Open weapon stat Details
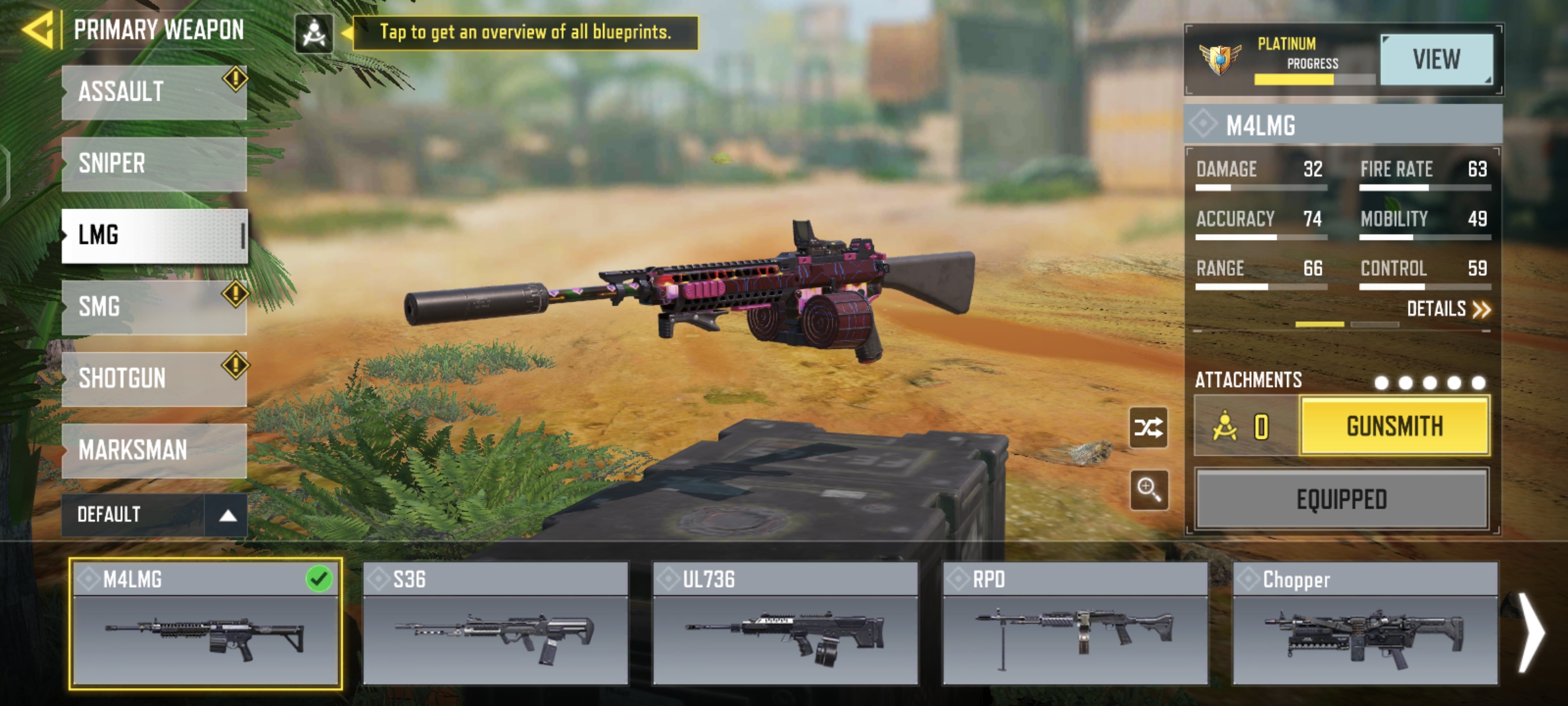Image resolution: width=1568 pixels, height=706 pixels. (1448, 309)
